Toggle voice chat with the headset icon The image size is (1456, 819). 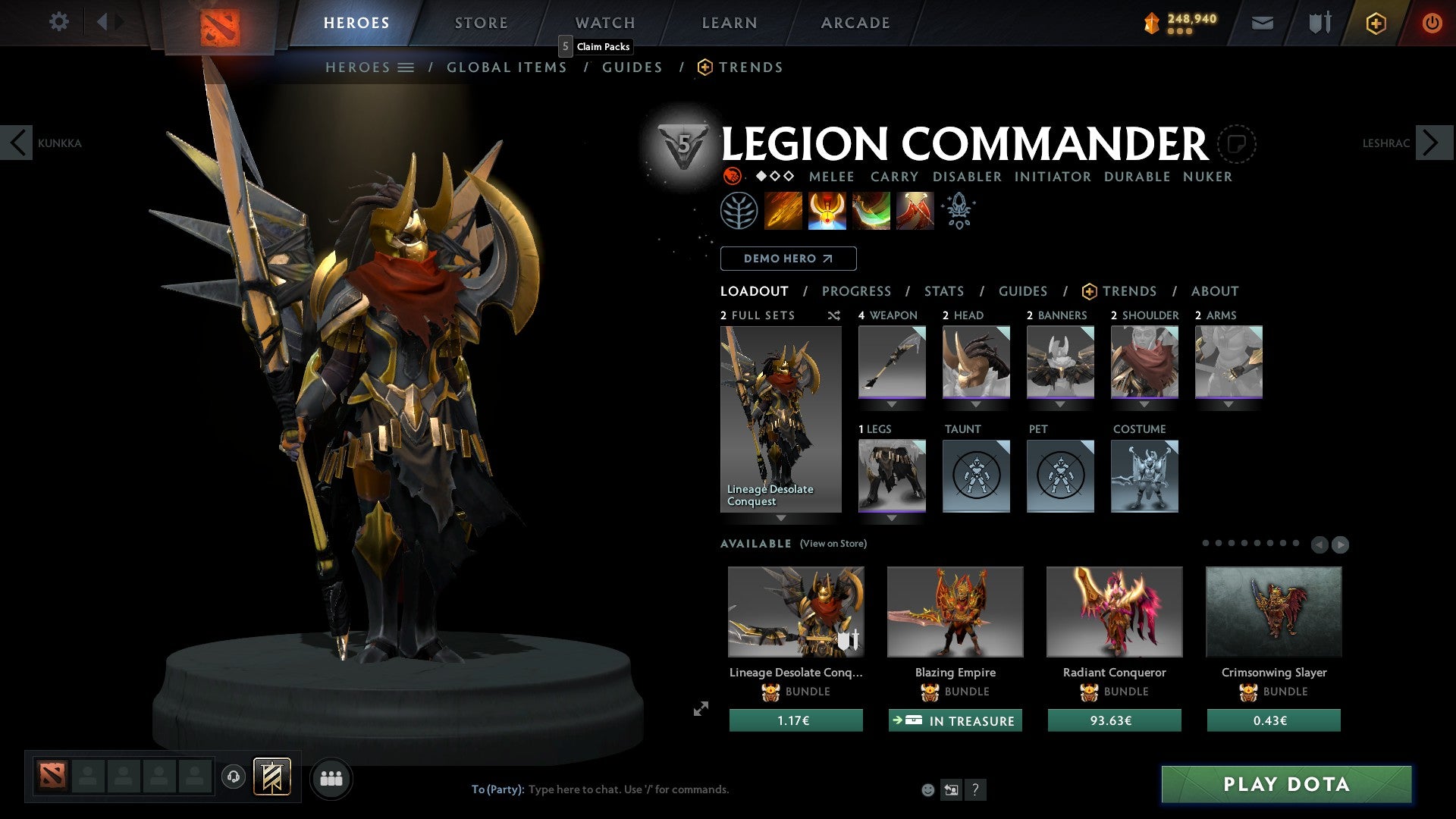click(233, 777)
